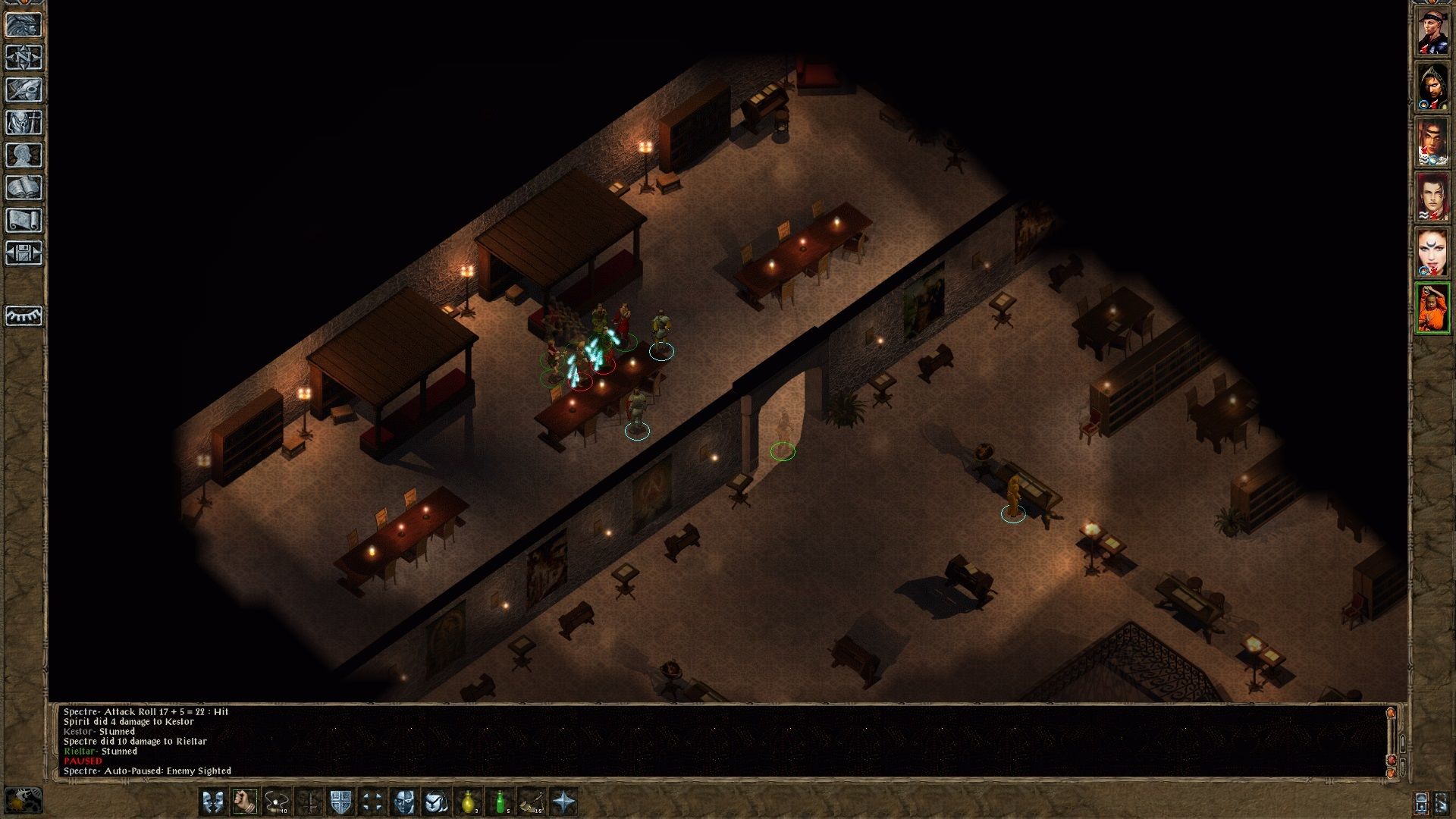Open the character record head-silhouette button

tap(24, 155)
